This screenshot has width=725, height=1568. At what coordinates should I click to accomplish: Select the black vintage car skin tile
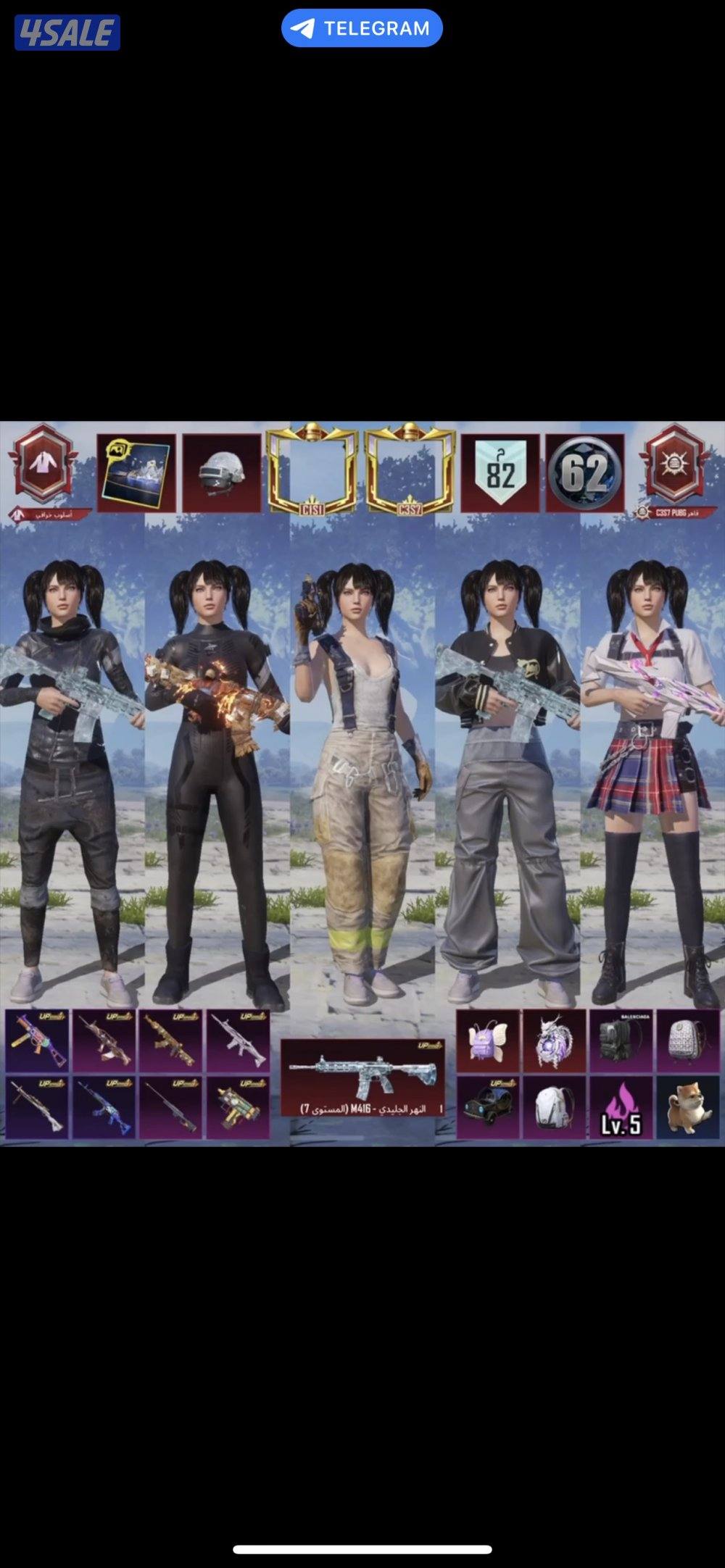point(487,1107)
